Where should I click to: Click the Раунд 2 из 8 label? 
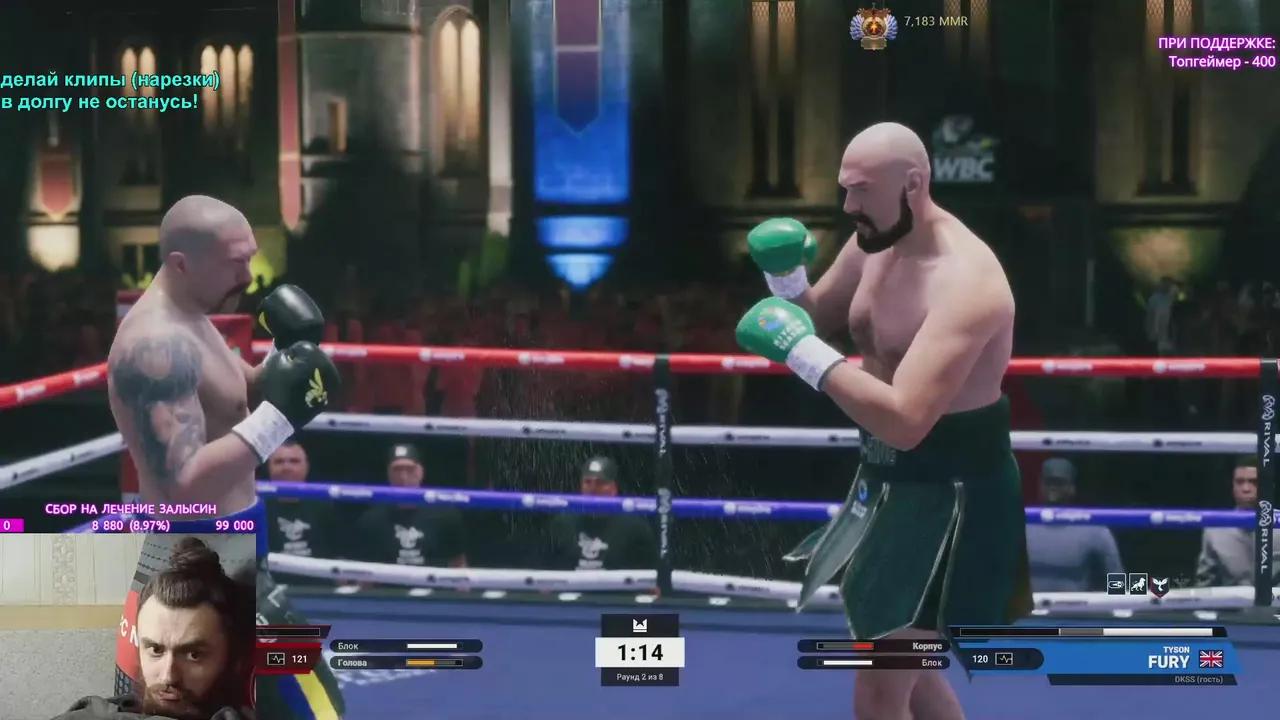[x=641, y=677]
